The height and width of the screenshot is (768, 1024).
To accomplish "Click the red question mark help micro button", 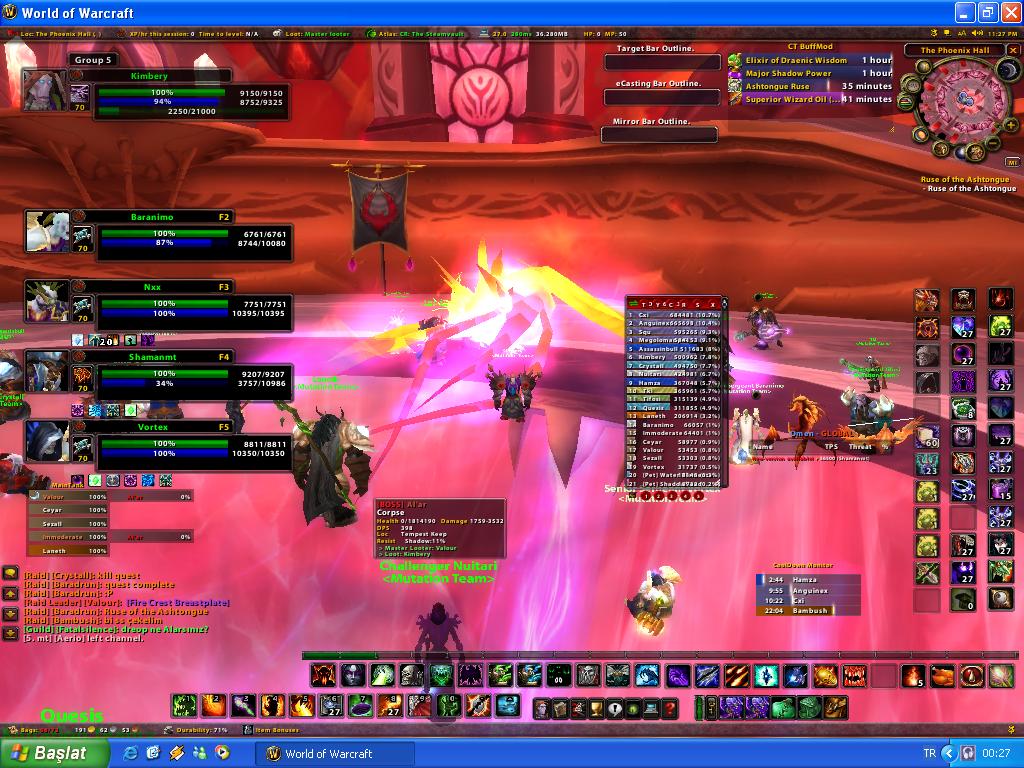I will point(670,709).
